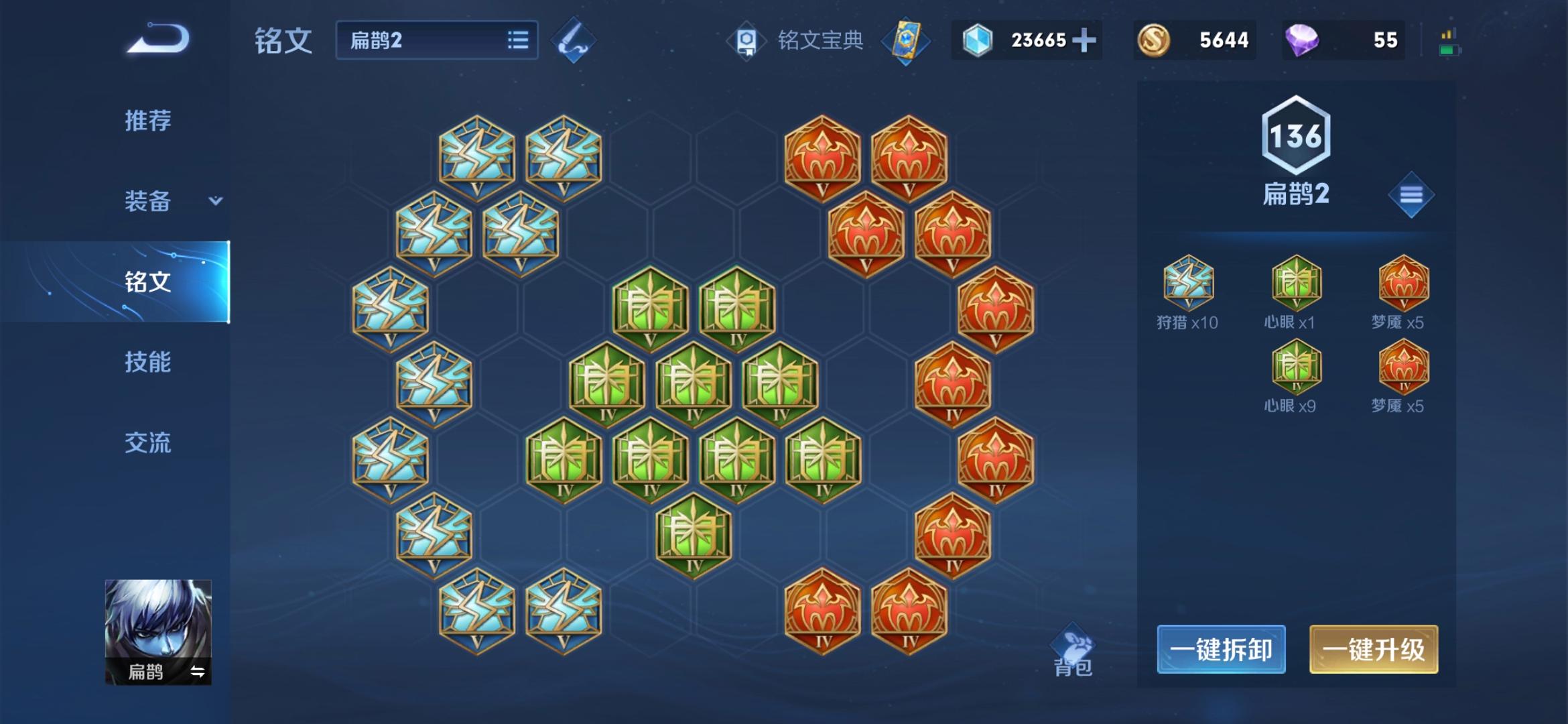1568x724 pixels.
Task: Switch to the 推荐 tab
Action: point(148,121)
